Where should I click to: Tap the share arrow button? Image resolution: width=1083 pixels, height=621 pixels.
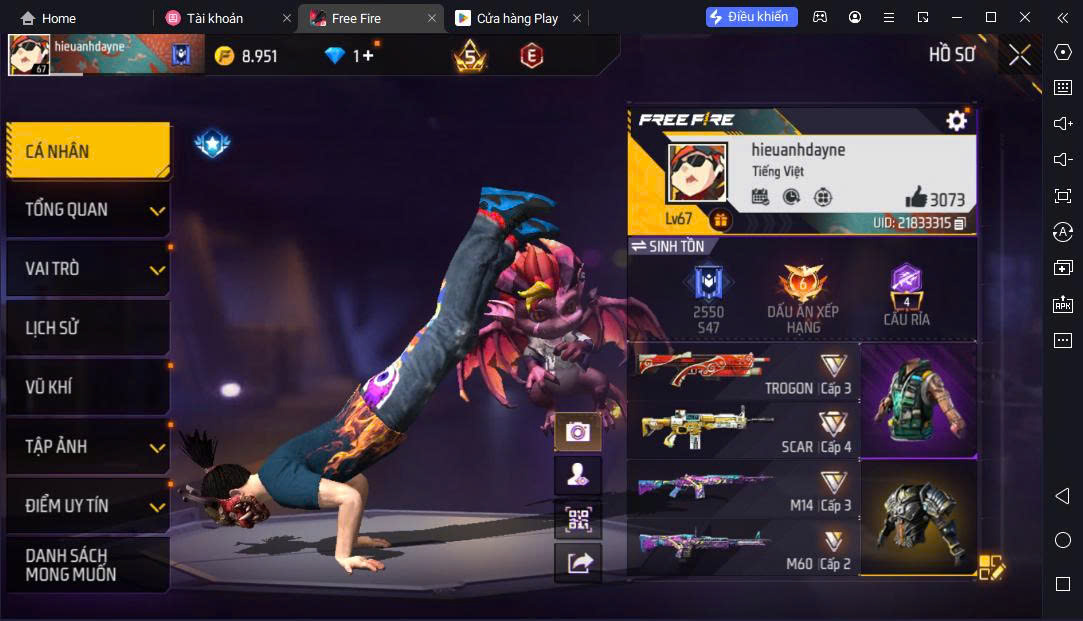(x=577, y=563)
